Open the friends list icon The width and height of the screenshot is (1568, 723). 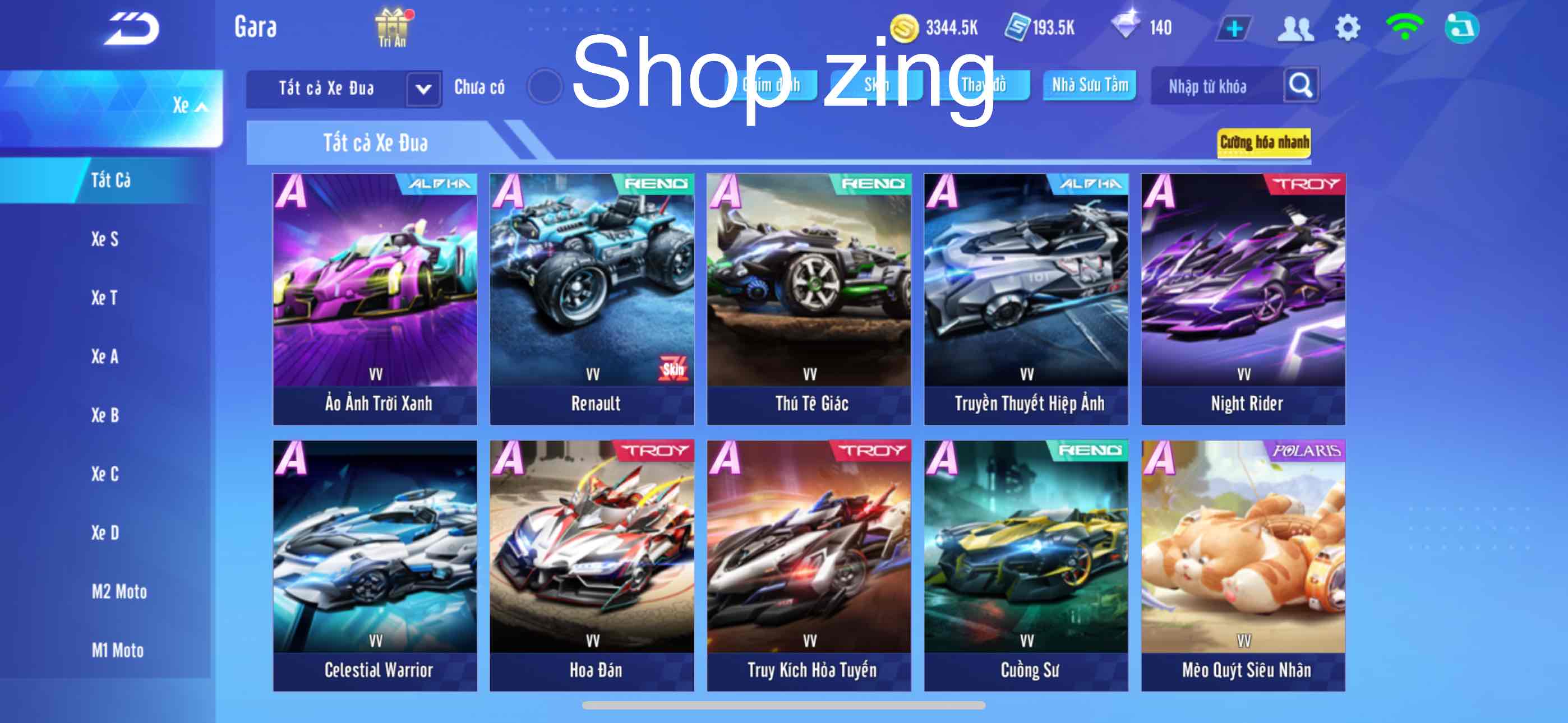pos(1295,29)
